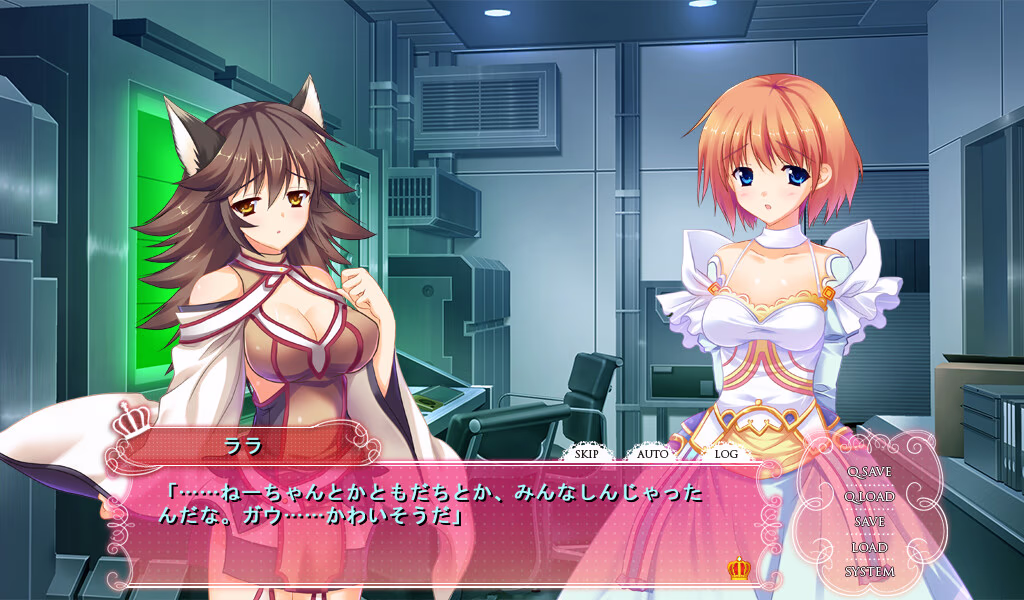Screen dimensions: 1024x600
Task: Open the SAVE menu
Action: point(869,521)
